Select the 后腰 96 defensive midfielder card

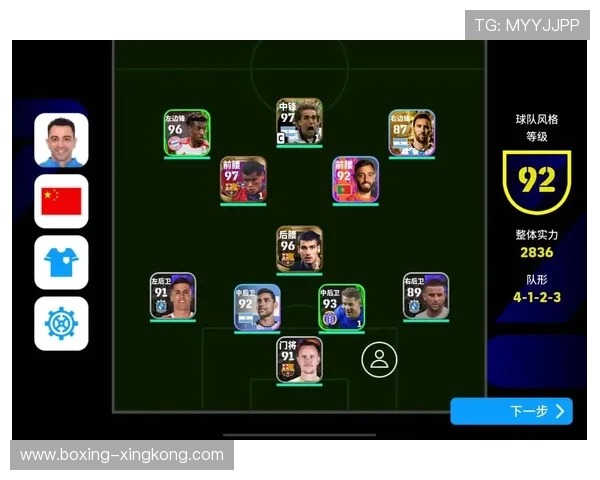coord(300,249)
